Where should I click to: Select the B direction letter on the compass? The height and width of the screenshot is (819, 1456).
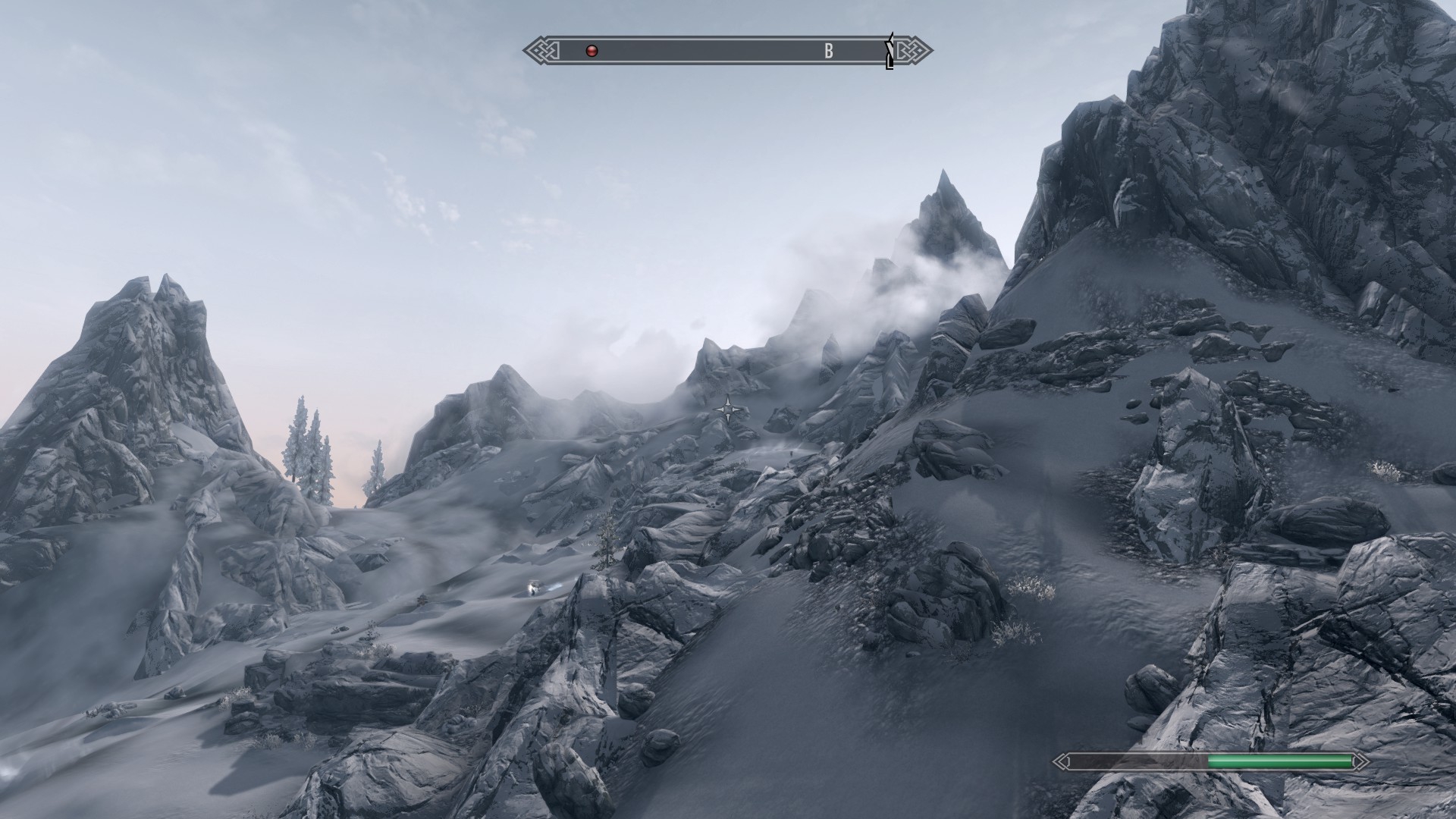click(829, 51)
